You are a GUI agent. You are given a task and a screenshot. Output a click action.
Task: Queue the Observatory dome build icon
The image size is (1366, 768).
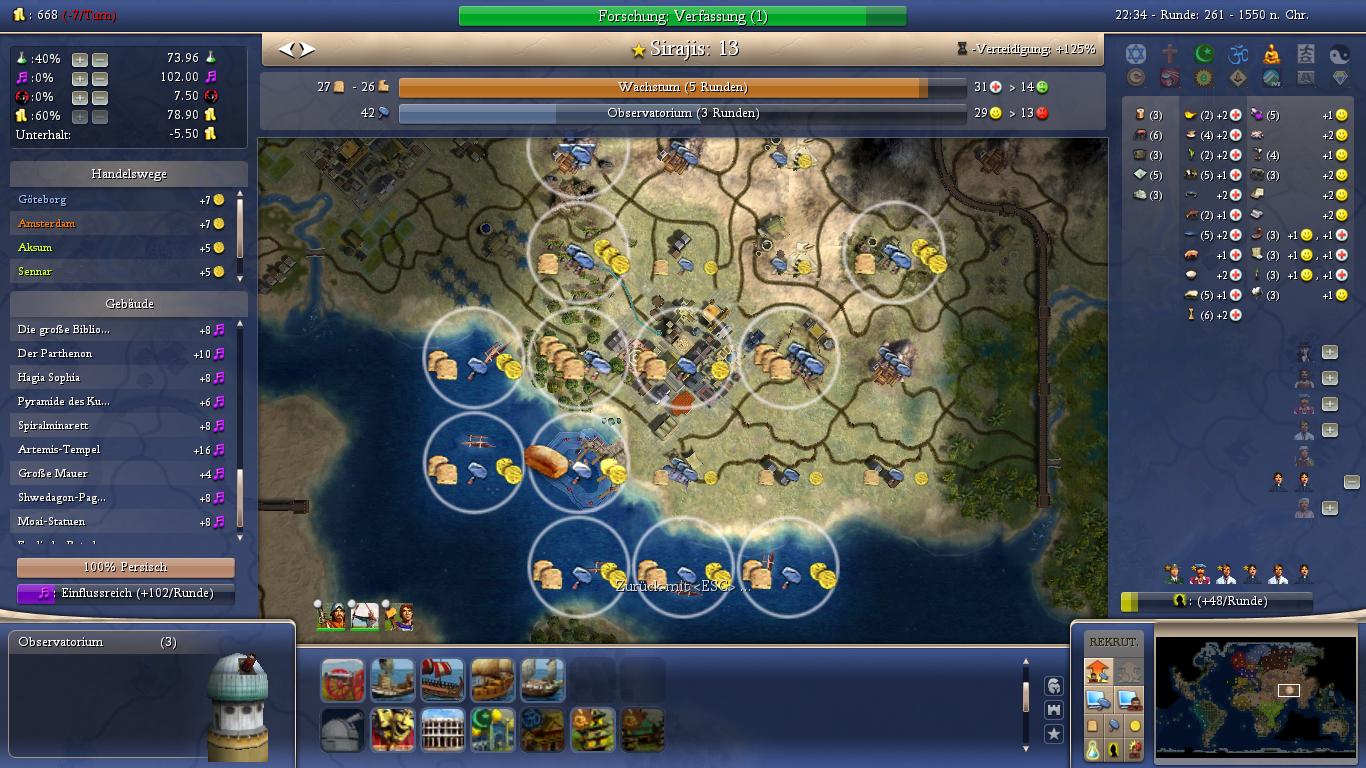pyautogui.click(x=342, y=730)
